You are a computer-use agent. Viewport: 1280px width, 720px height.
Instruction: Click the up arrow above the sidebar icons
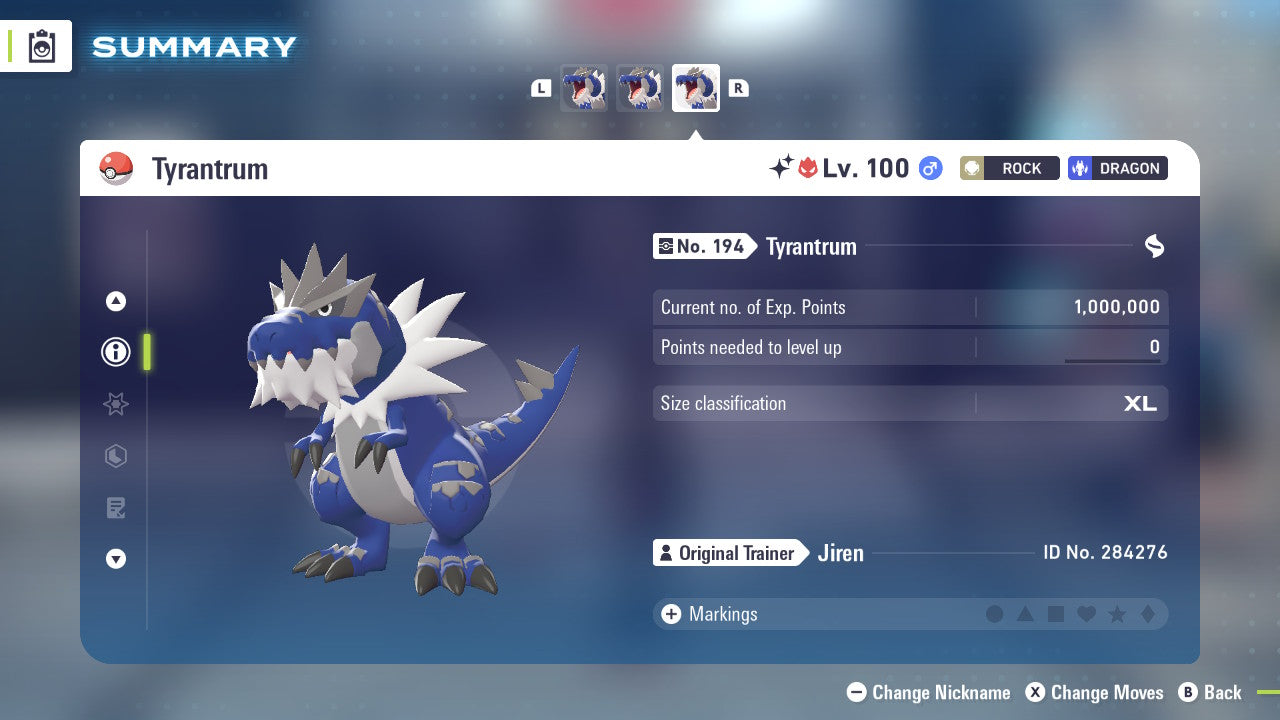coord(116,301)
